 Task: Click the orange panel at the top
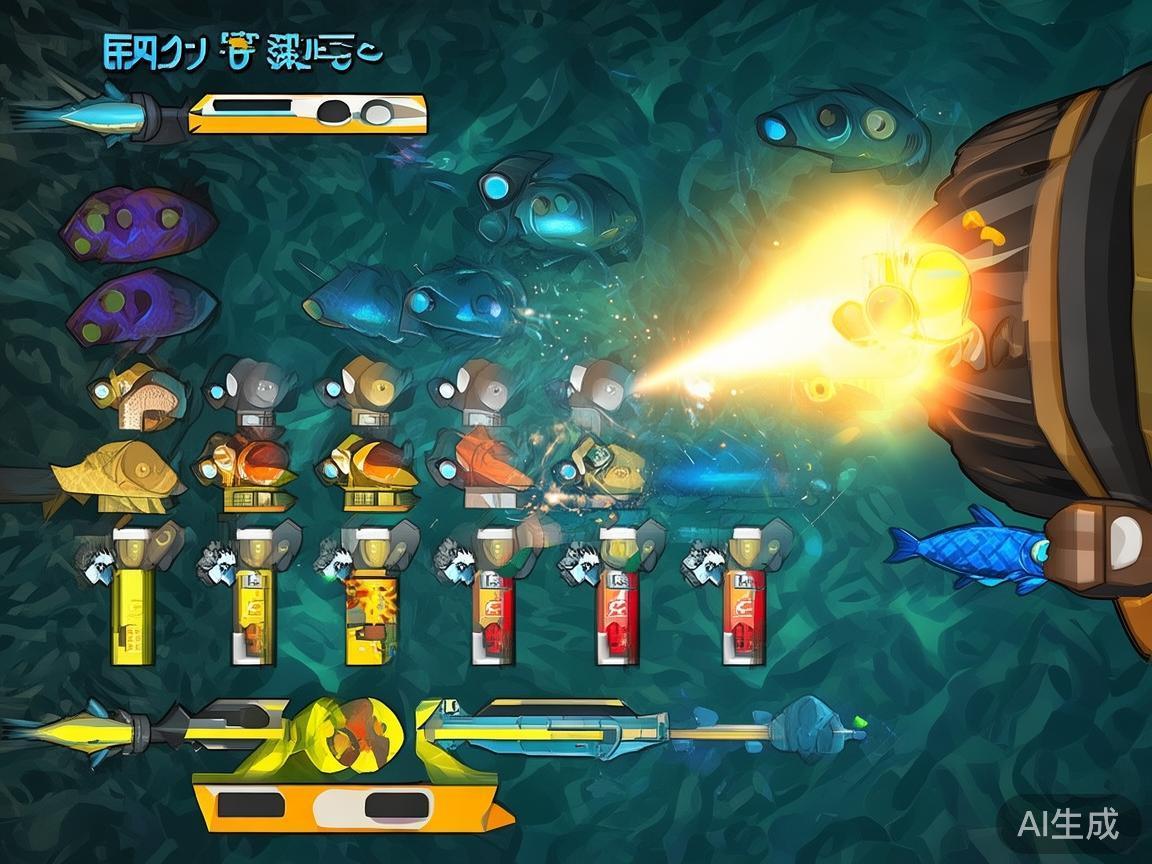point(308,114)
